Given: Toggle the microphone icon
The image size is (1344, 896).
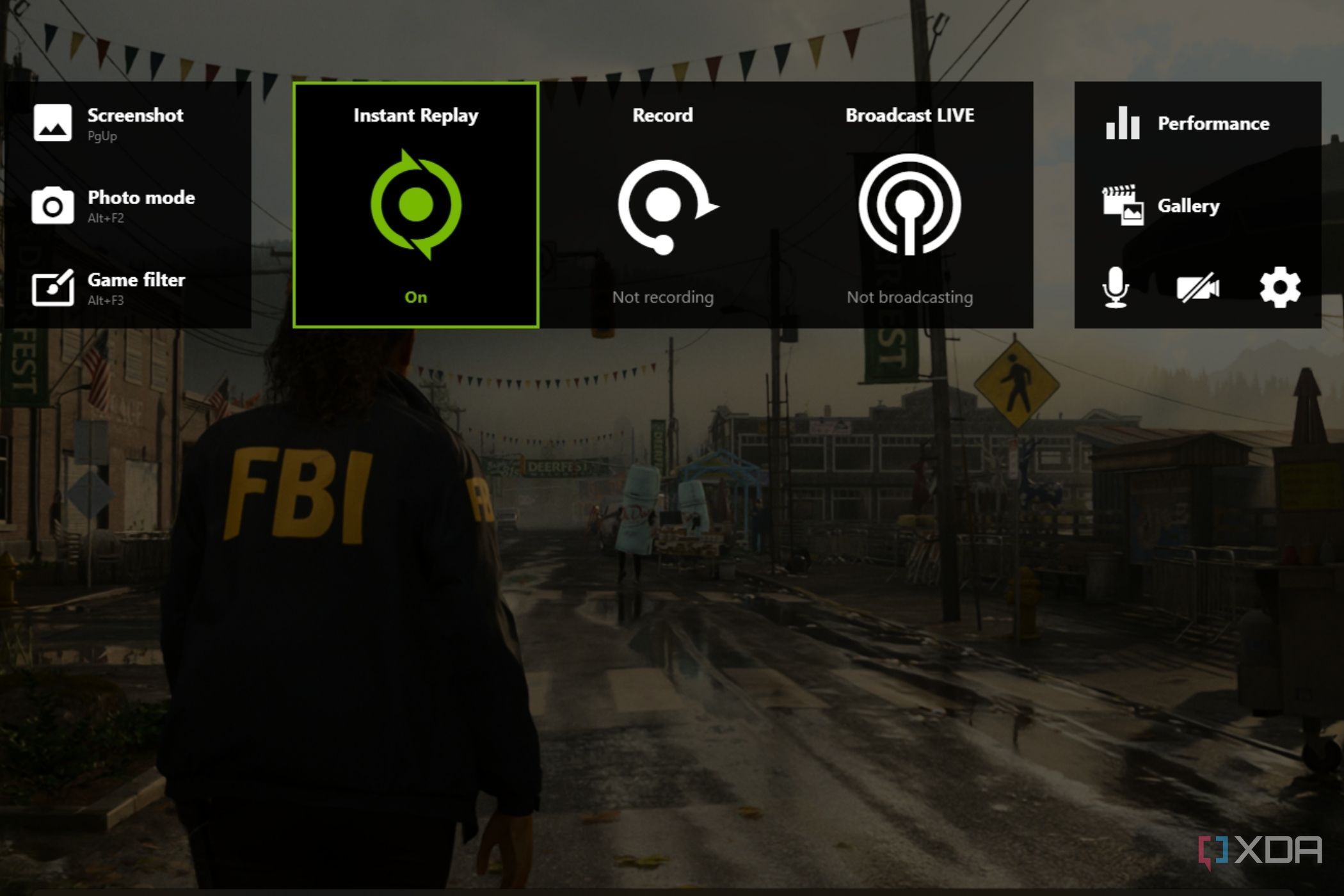Looking at the screenshot, I should tap(1116, 287).
